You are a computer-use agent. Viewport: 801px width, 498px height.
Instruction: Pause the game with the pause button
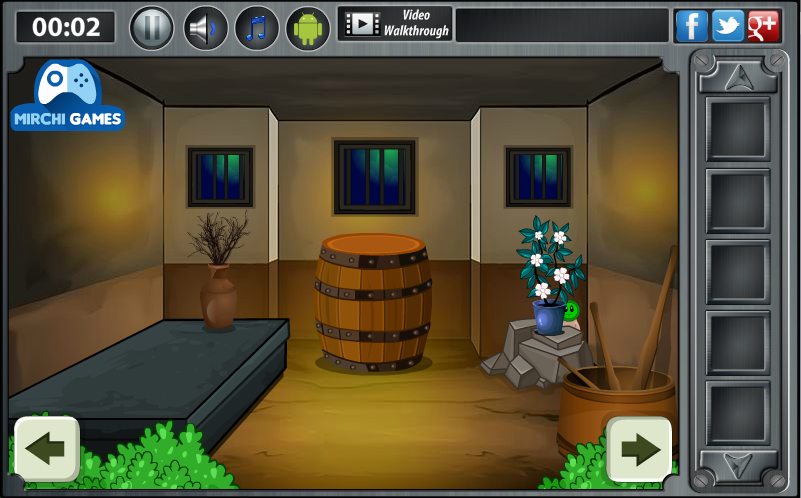[x=152, y=27]
